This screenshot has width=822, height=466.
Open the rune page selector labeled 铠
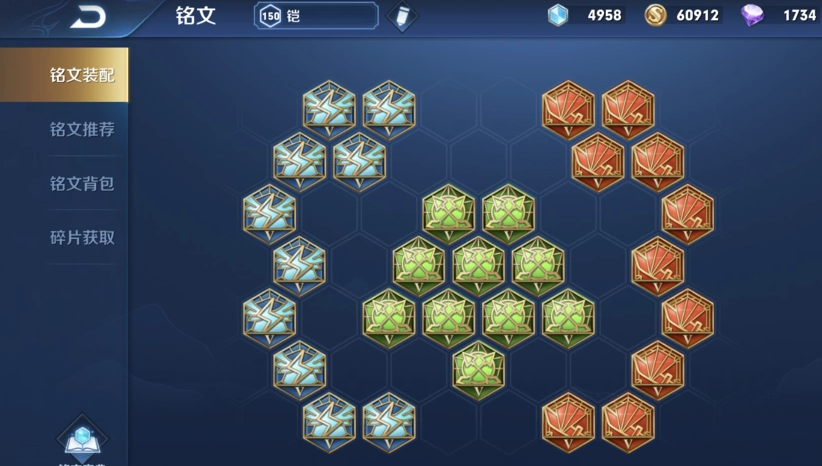[x=316, y=16]
